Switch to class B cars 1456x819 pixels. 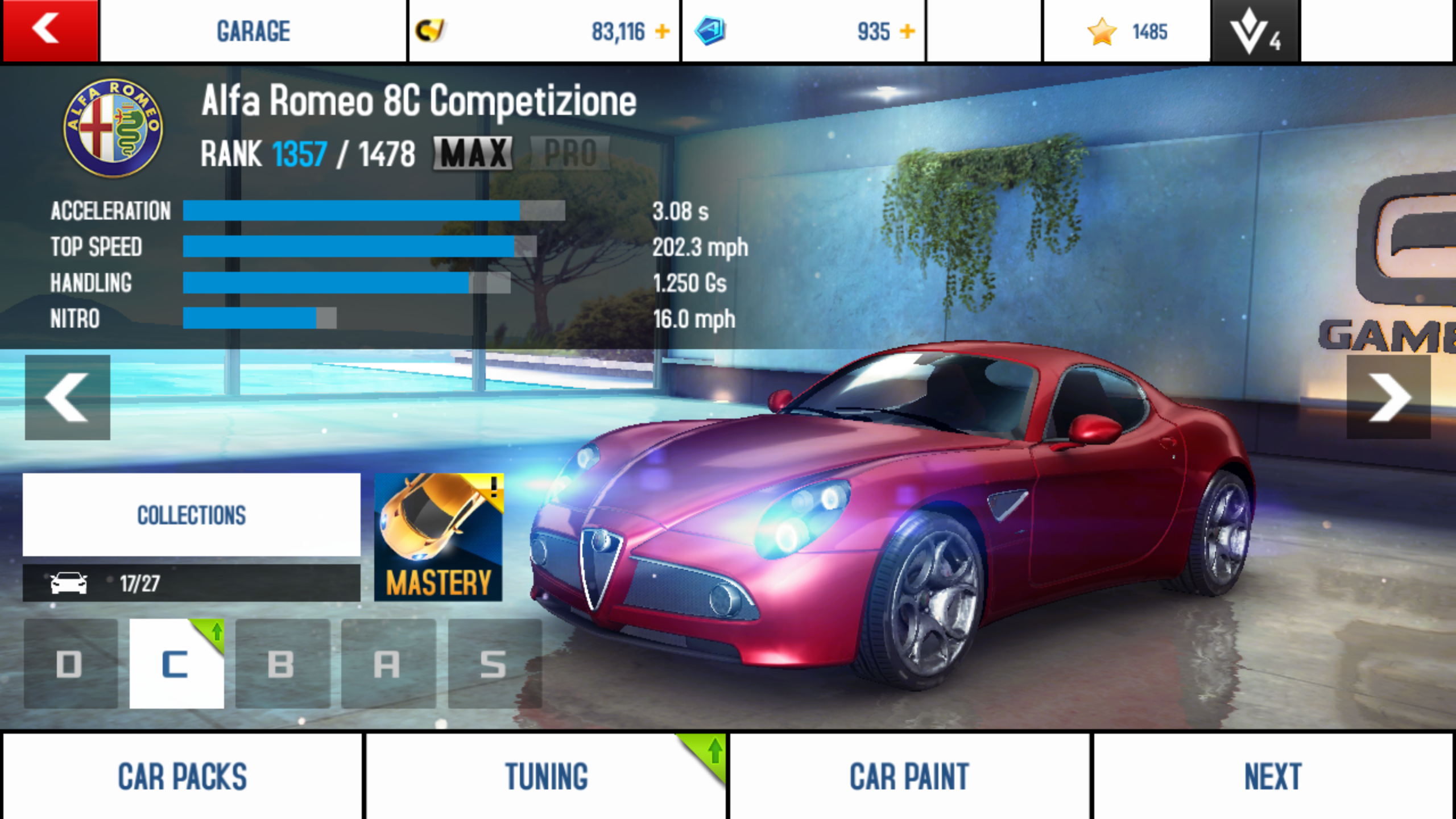[x=282, y=664]
